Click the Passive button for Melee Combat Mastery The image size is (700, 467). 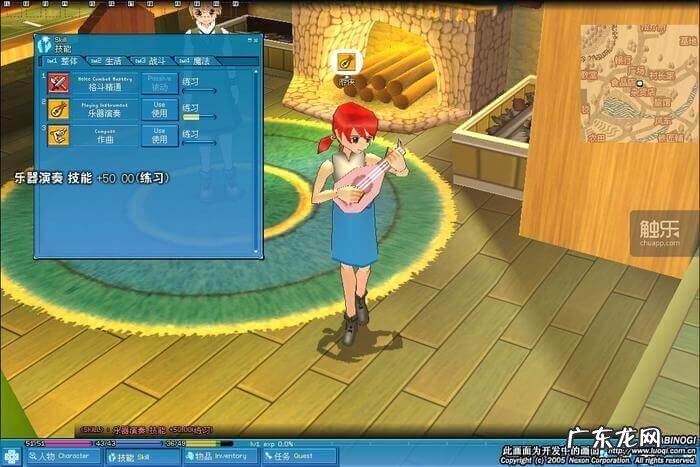pyautogui.click(x=159, y=82)
